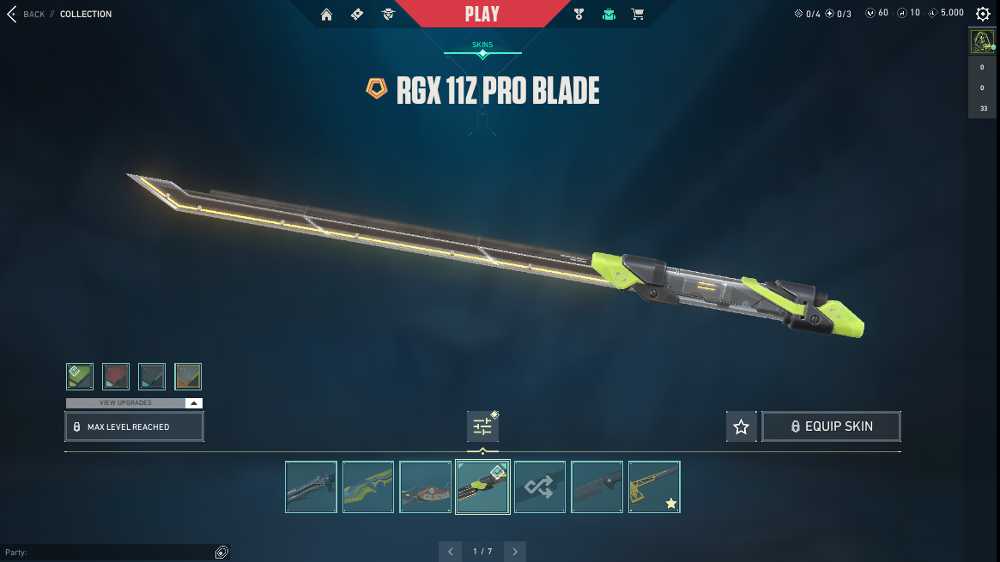Select the green default color variant
This screenshot has width=1000, height=562.
[80, 376]
